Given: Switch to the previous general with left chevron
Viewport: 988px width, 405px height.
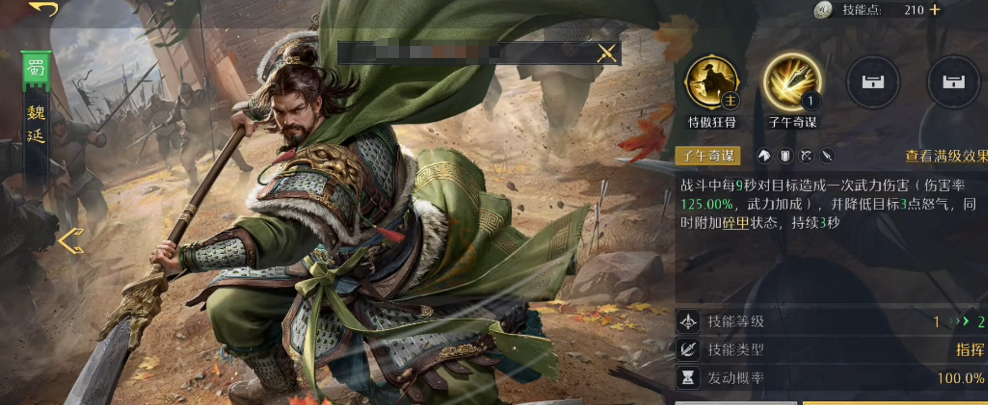Looking at the screenshot, I should pos(70,241).
